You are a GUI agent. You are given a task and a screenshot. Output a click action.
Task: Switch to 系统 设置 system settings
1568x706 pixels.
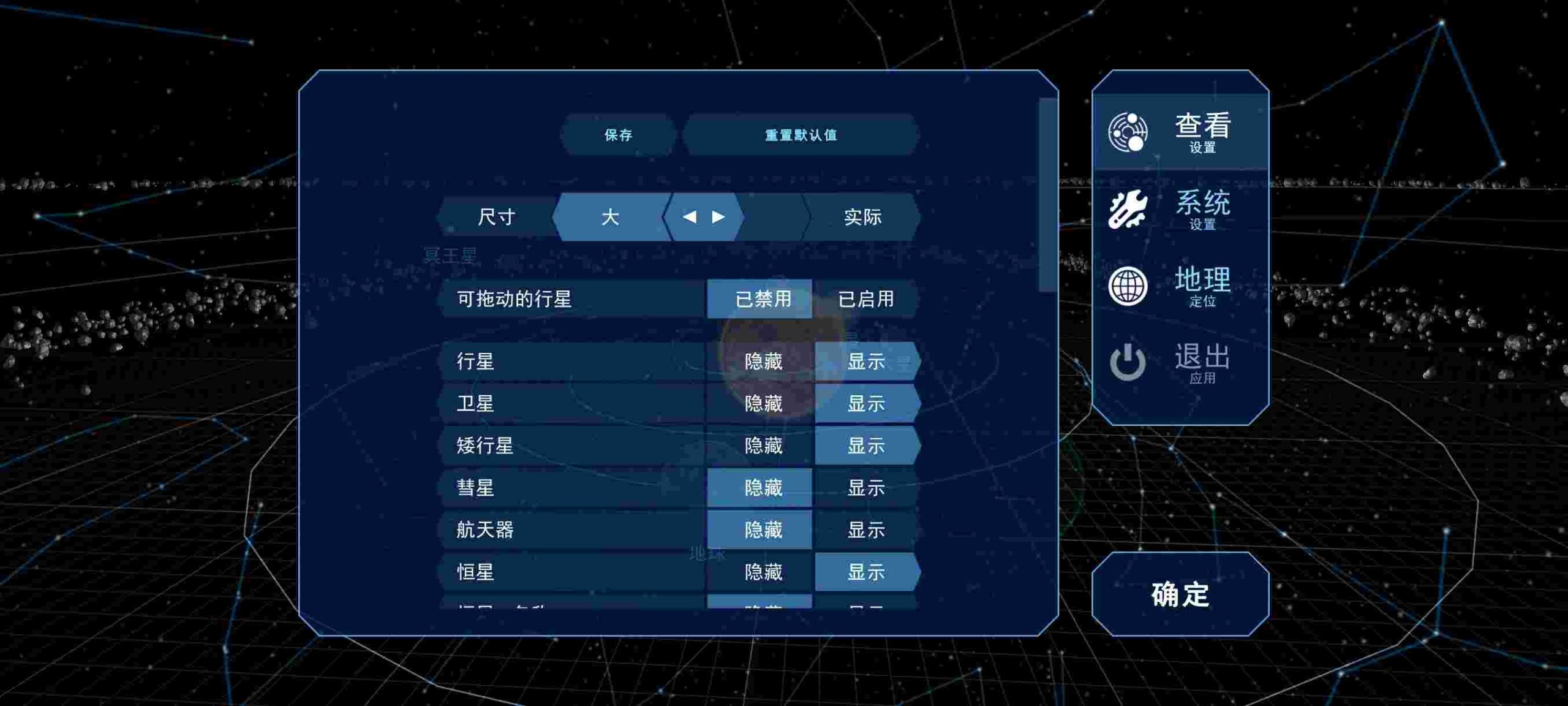coord(1180,209)
